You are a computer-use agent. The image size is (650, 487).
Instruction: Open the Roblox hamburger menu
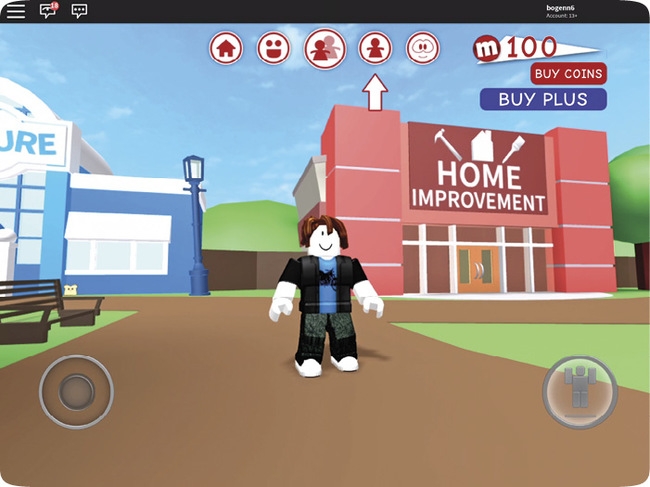tap(16, 11)
